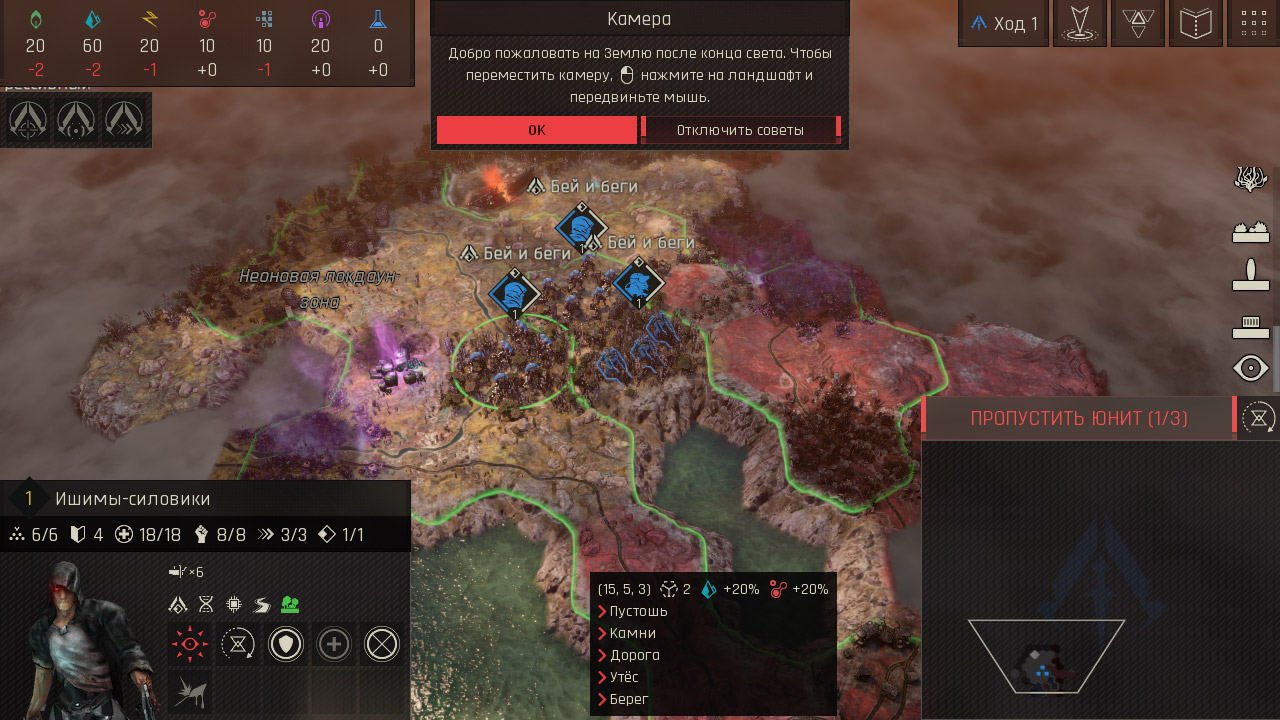
Task: Activate the shield guard action
Action: click(x=286, y=645)
